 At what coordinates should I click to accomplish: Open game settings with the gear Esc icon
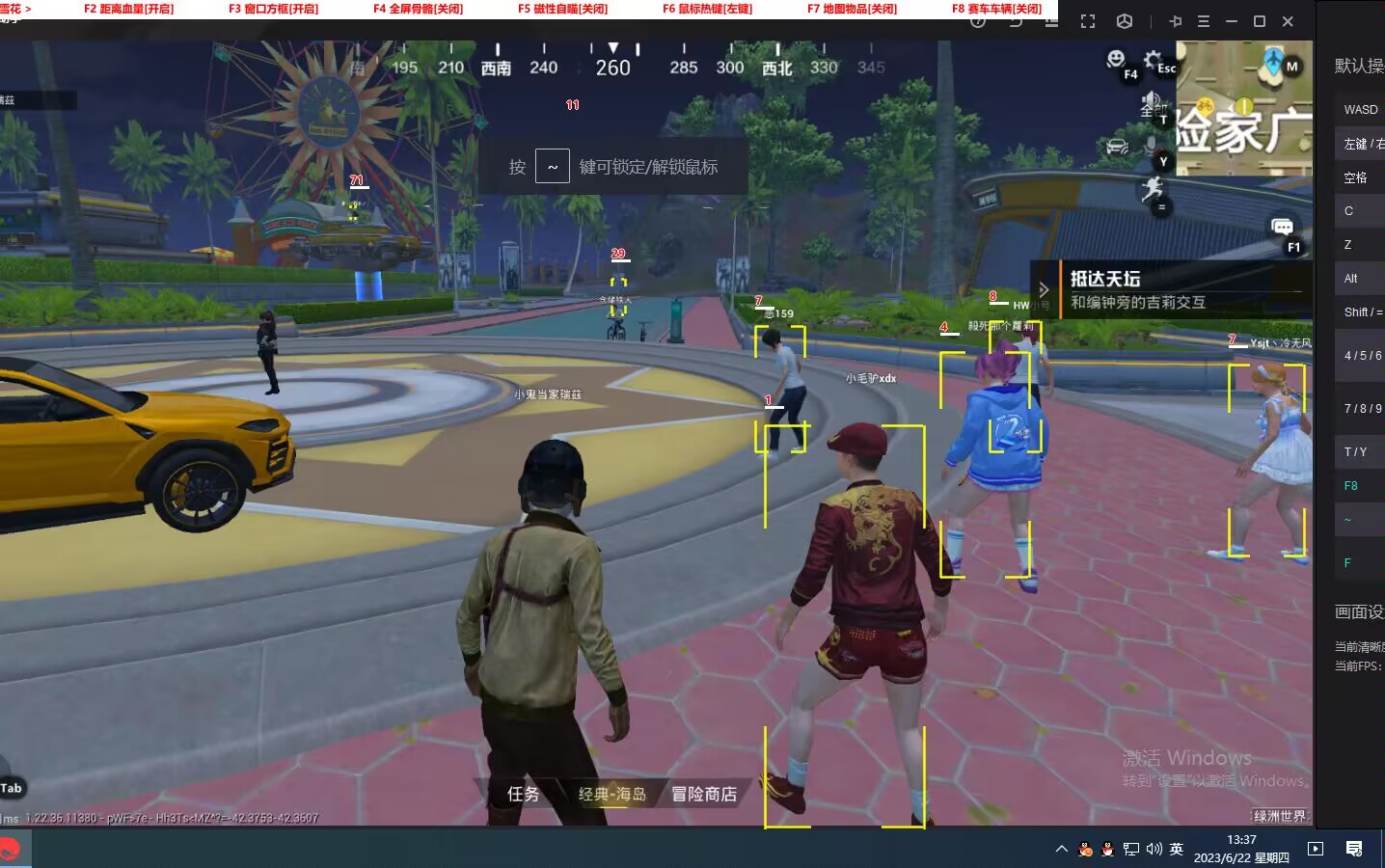1152,58
